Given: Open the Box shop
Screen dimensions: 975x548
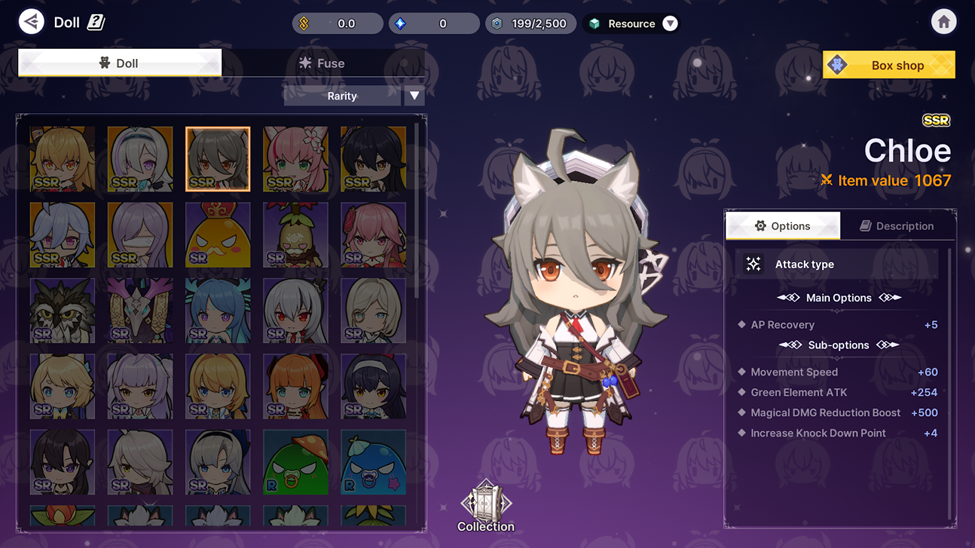Looking at the screenshot, I should pos(888,65).
